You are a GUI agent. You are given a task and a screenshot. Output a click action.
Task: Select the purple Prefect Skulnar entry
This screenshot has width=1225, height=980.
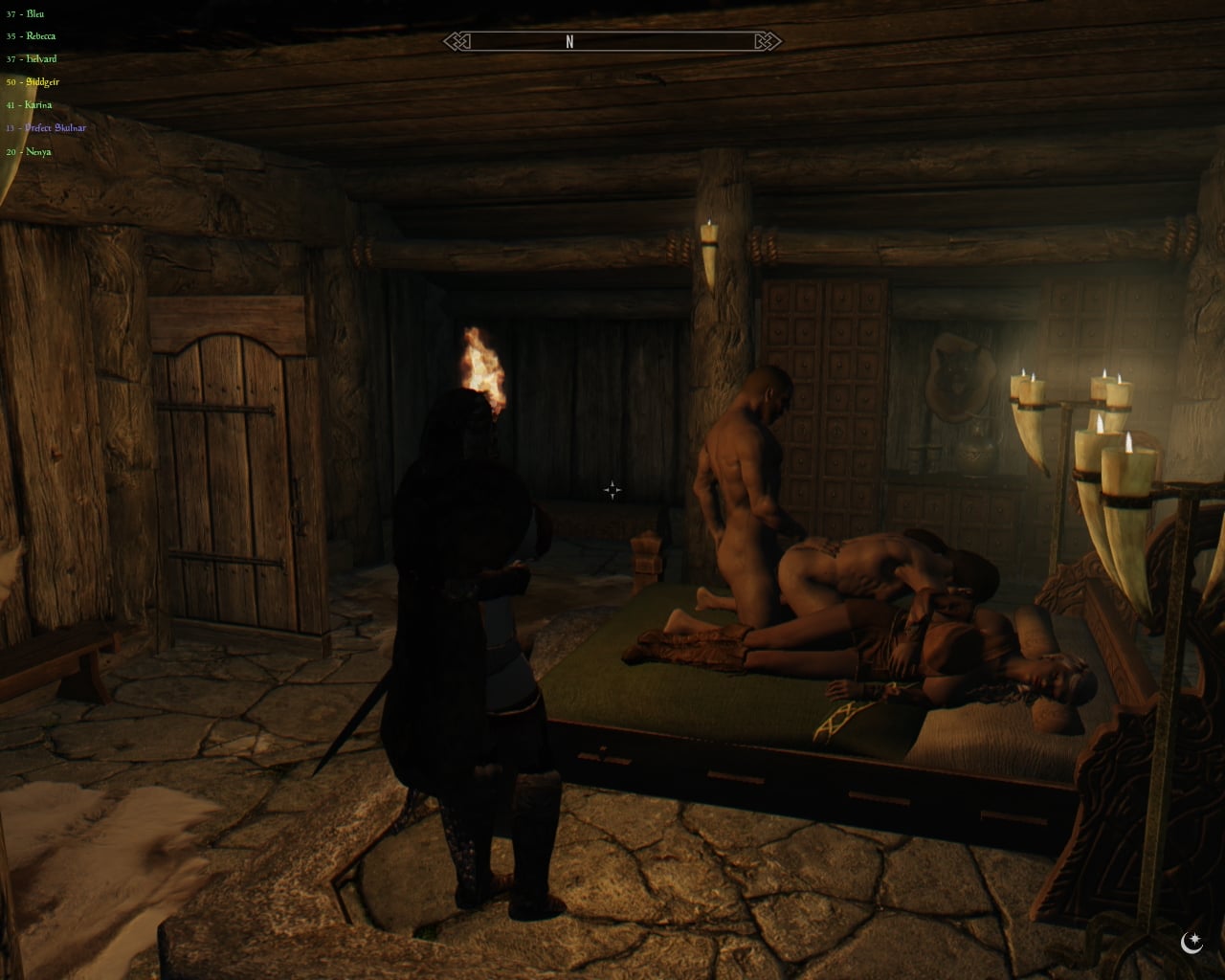pos(56,128)
